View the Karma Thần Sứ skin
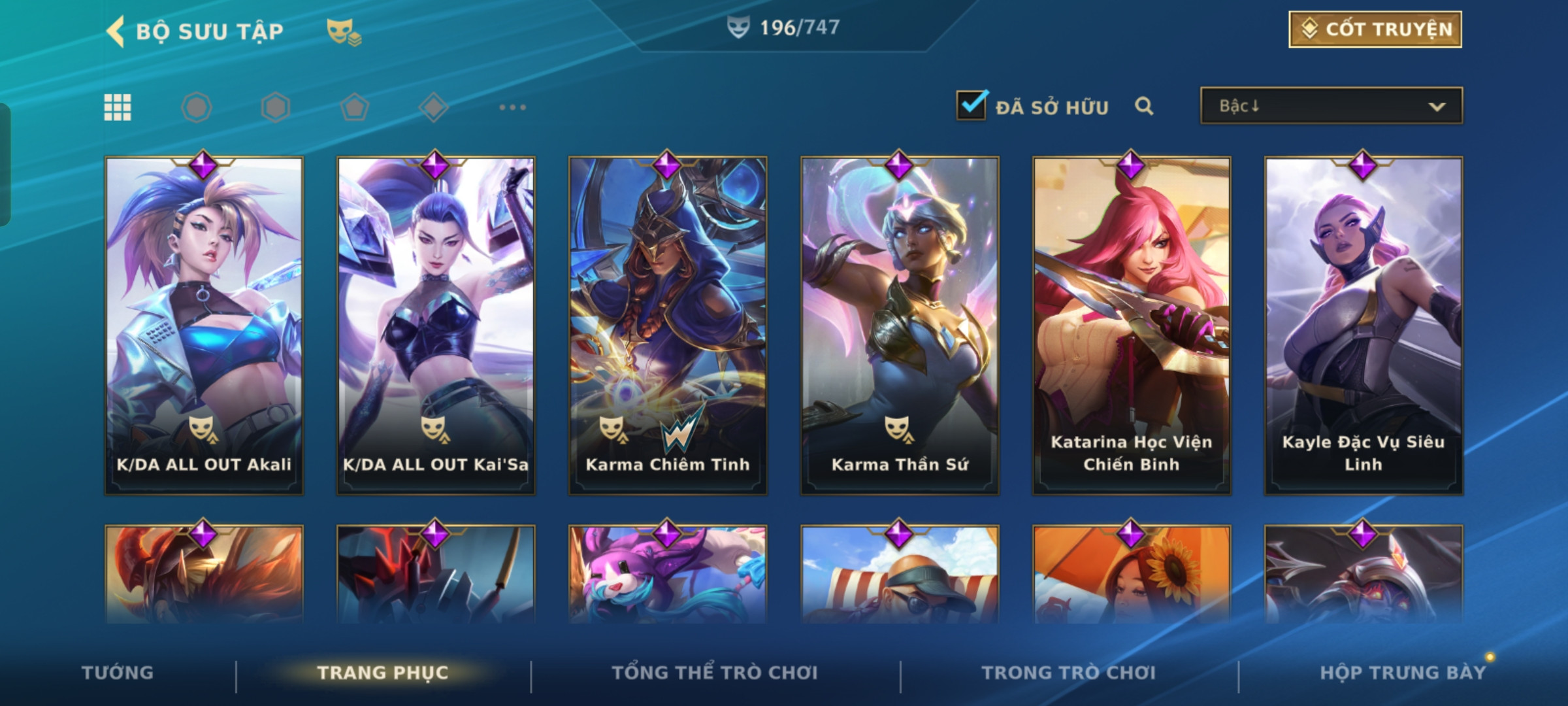The image size is (1568, 706). coord(900,325)
